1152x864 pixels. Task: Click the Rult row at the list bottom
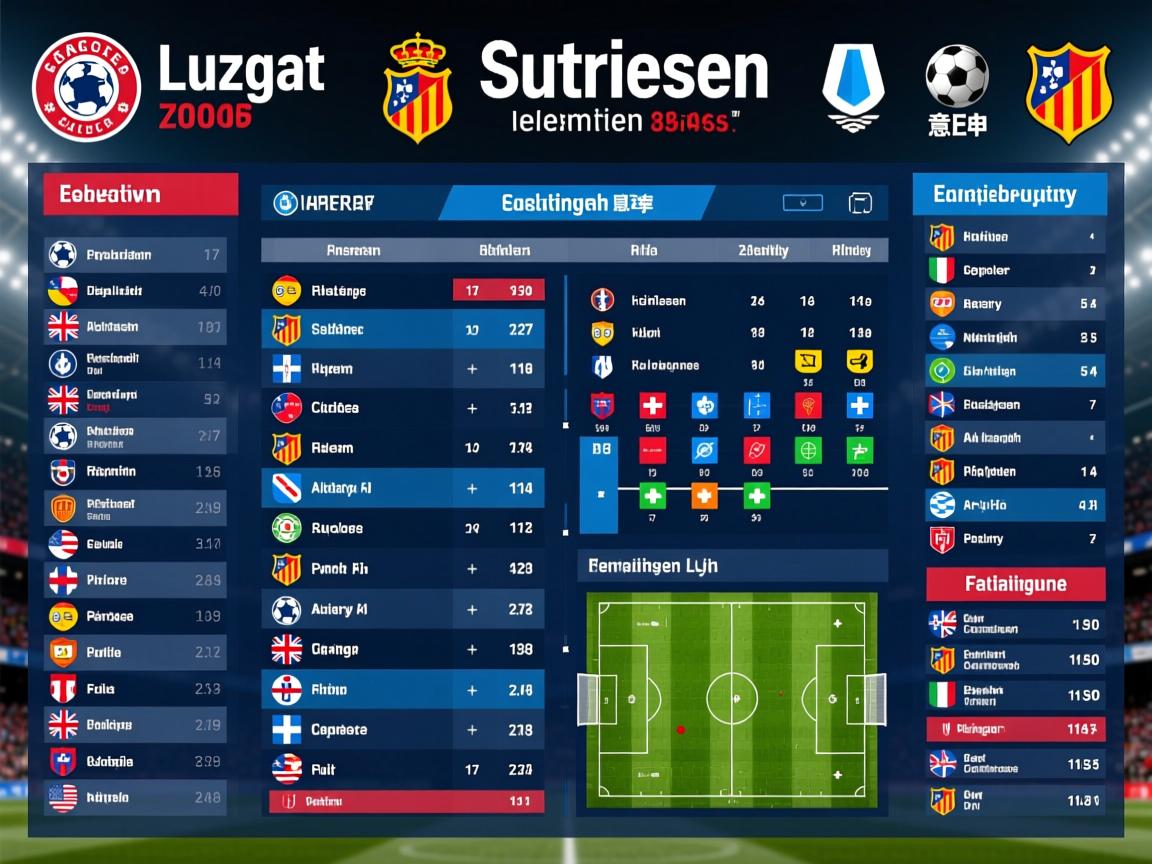point(403,769)
